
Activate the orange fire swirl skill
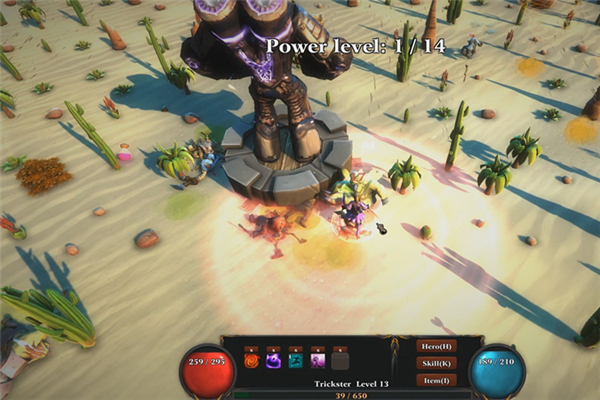251,360
